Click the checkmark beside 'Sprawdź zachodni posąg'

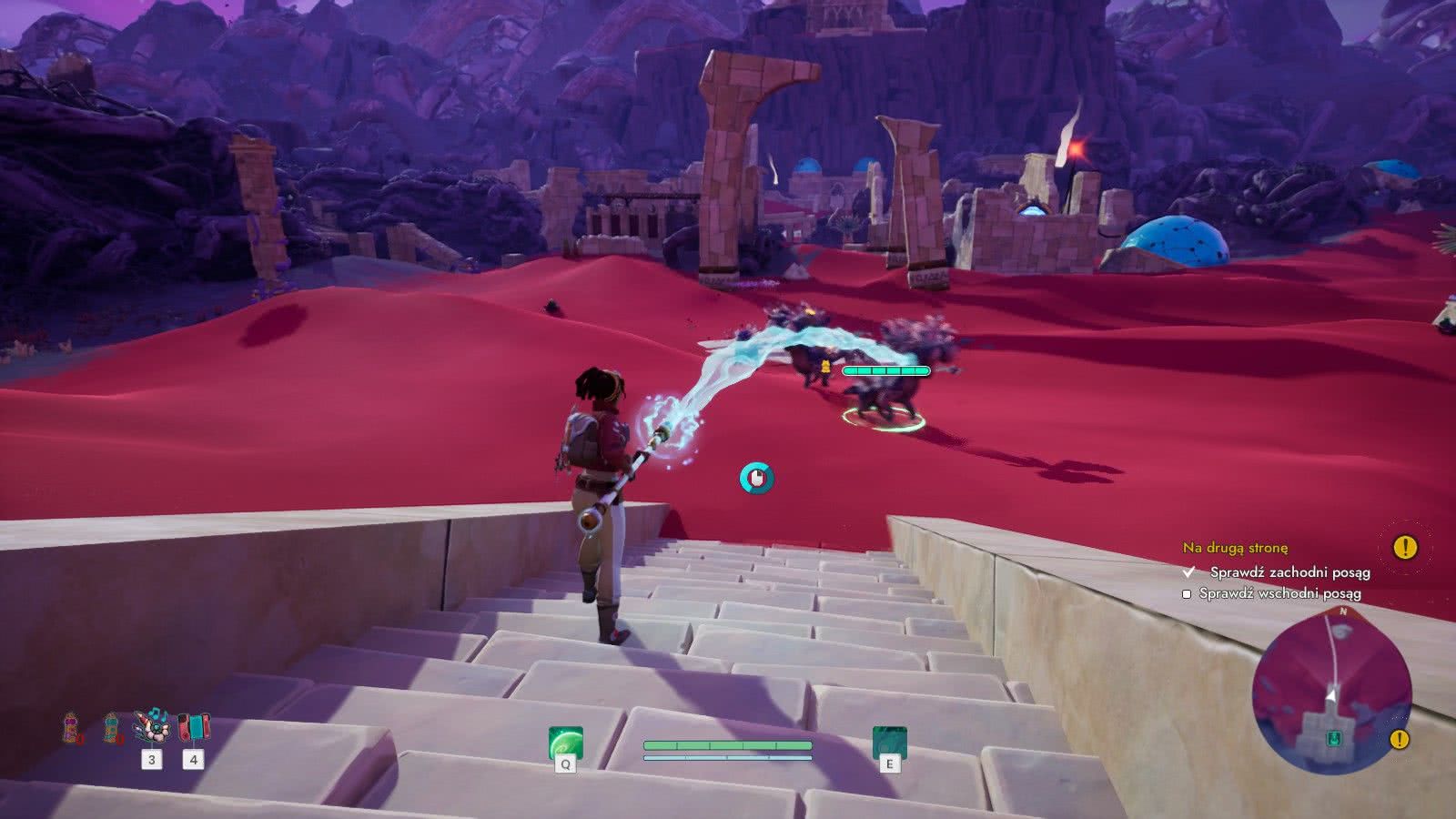click(x=1187, y=574)
